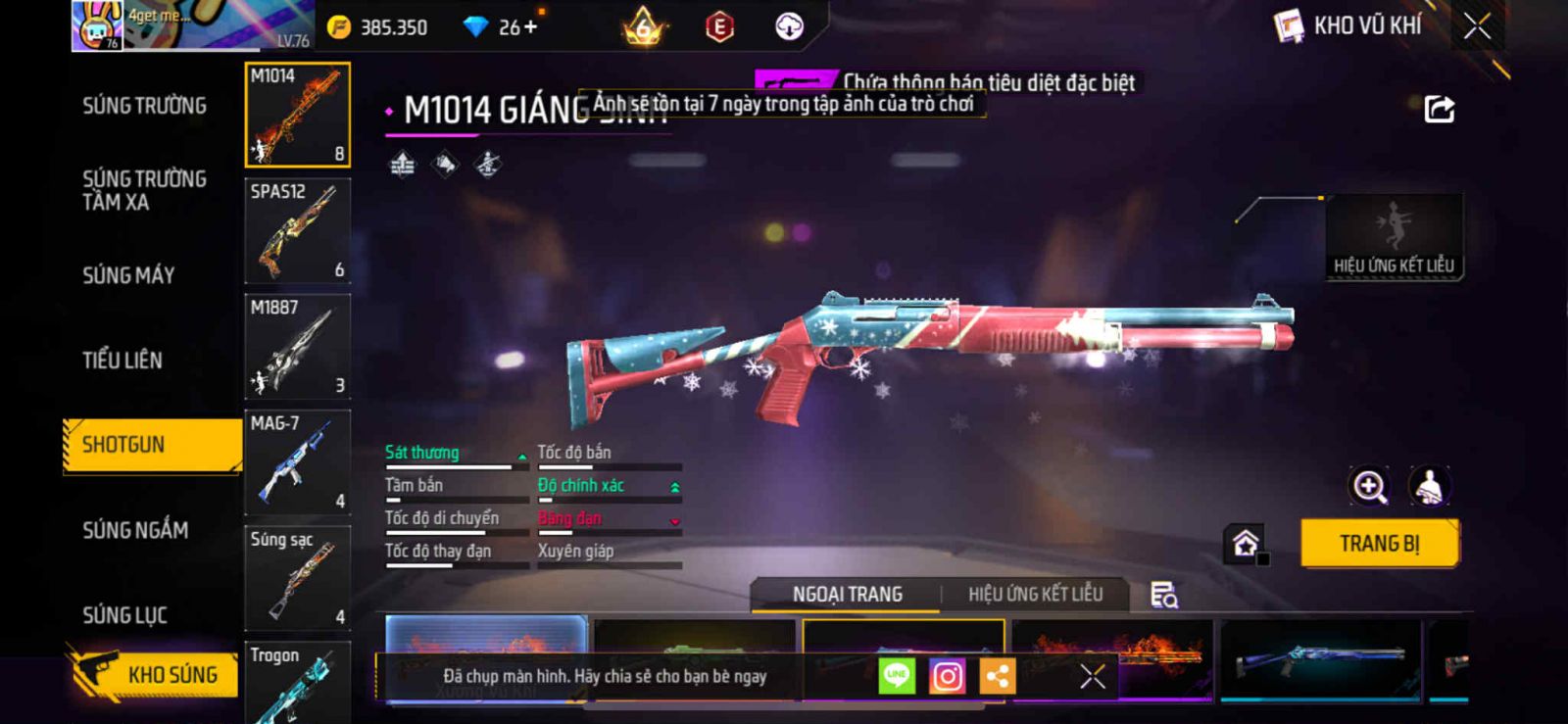
Task: Click the Ngoại Trang tab
Action: coord(848,595)
